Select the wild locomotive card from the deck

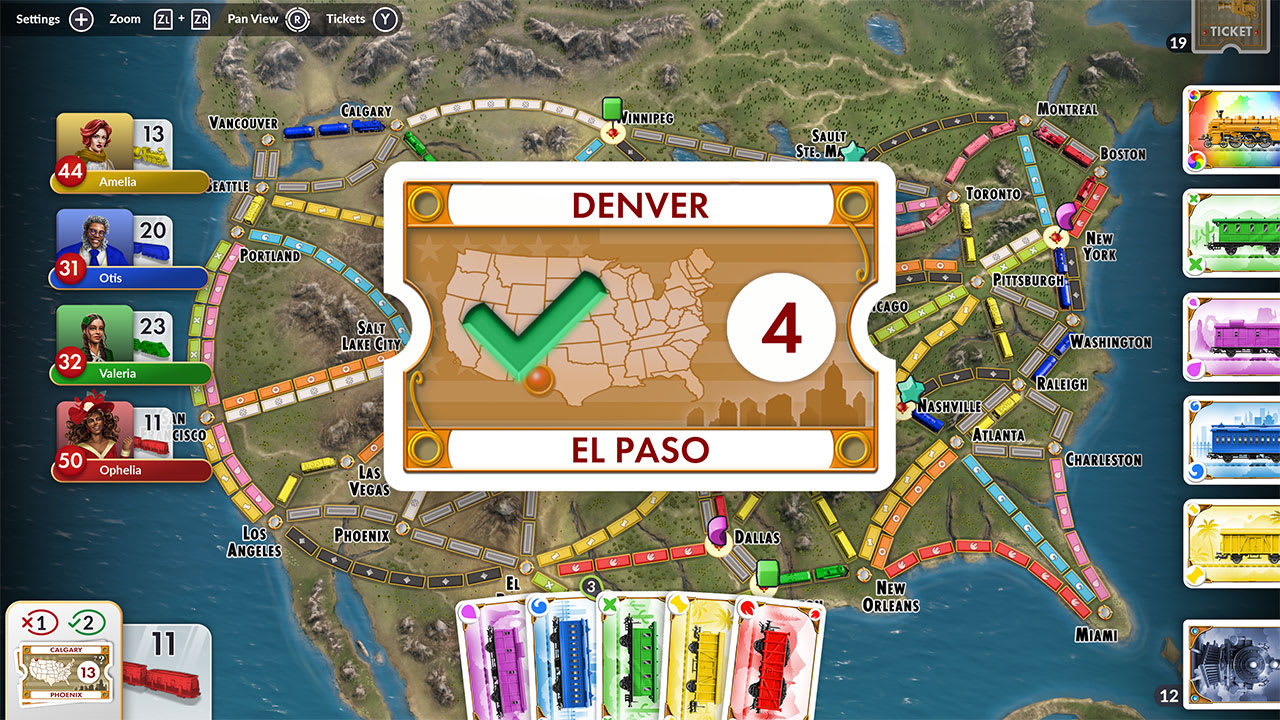(1229, 131)
